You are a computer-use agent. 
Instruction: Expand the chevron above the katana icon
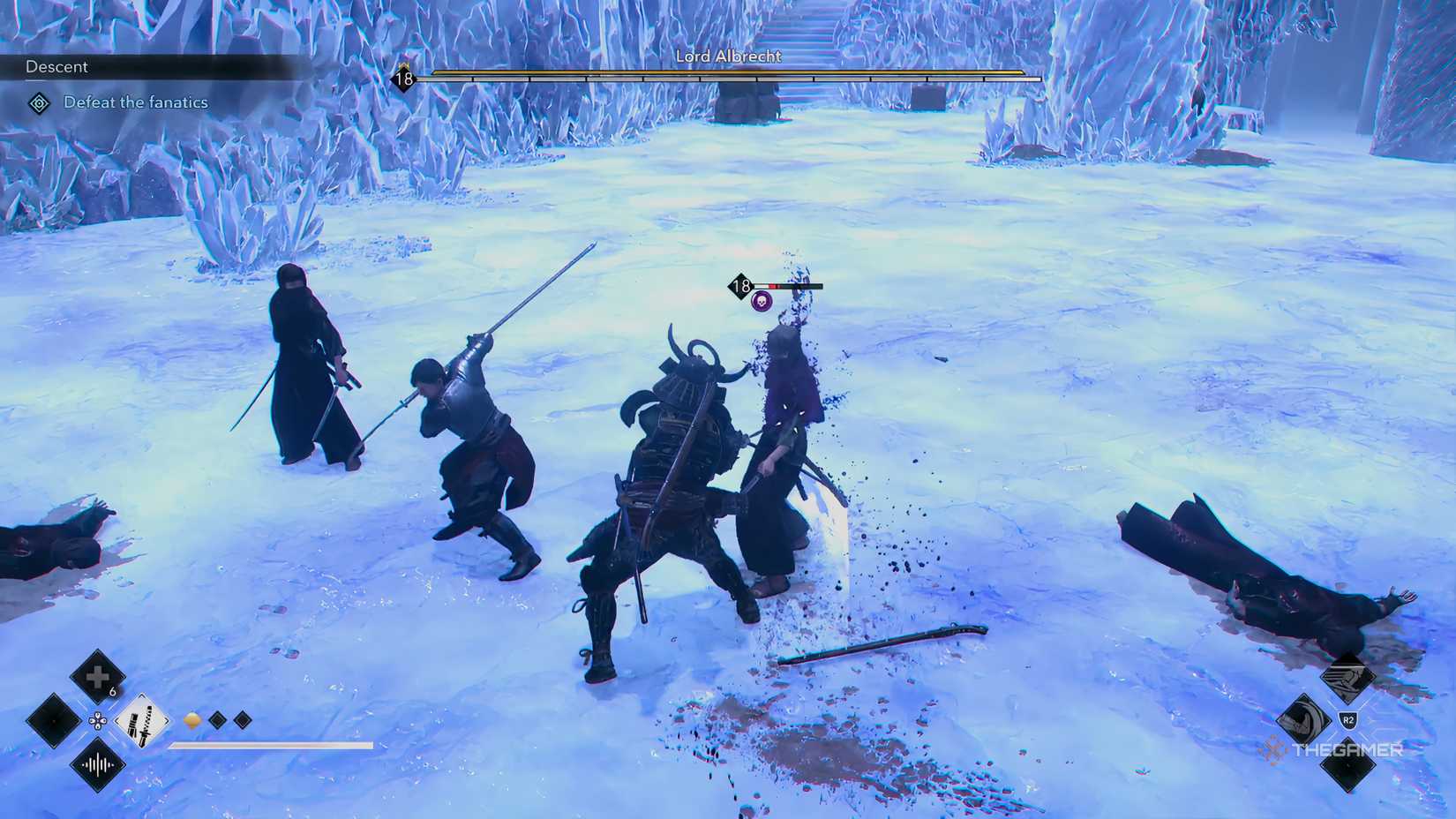pyautogui.click(x=140, y=695)
